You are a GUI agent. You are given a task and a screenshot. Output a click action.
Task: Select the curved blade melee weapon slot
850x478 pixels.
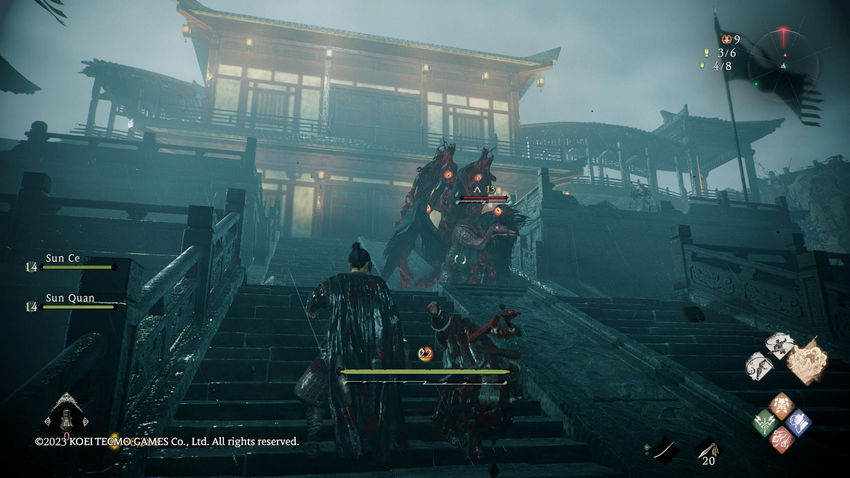[664, 449]
